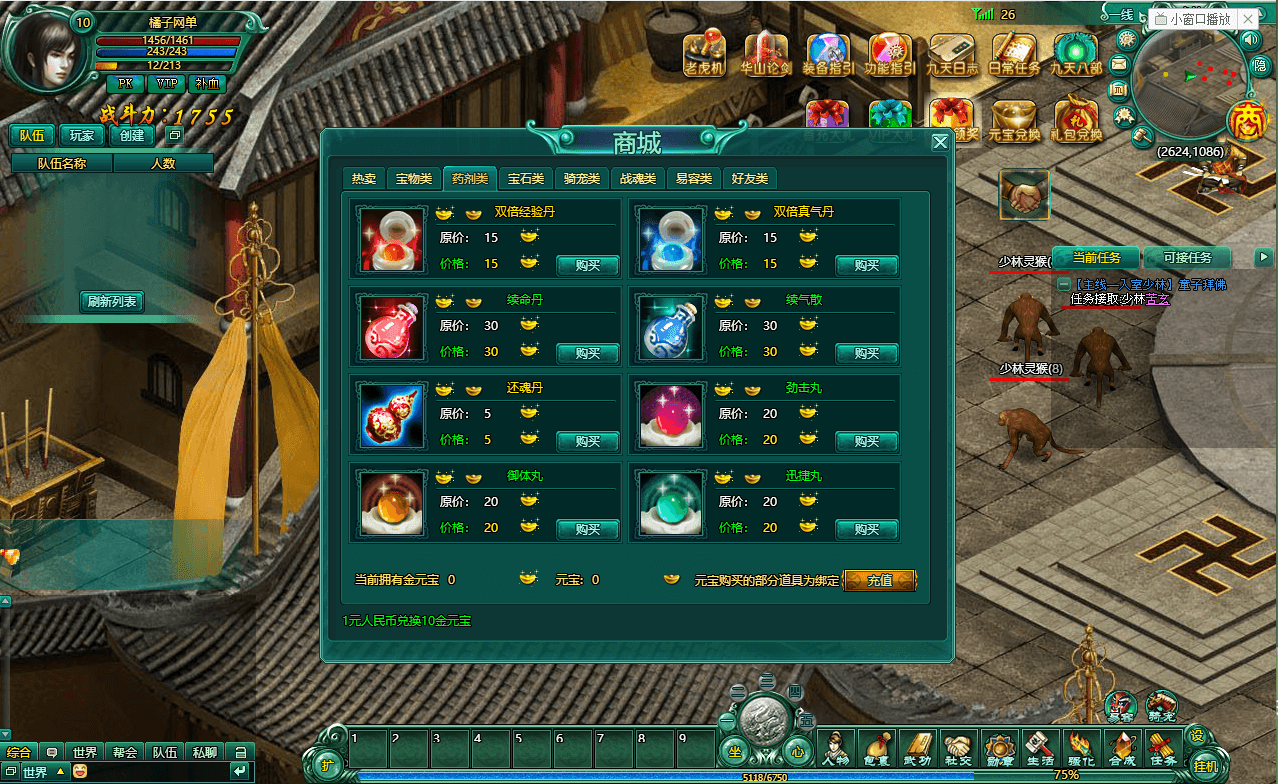Screen dimensions: 1278x784
Task: Open the 玩家 panel tab
Action: coord(82,135)
